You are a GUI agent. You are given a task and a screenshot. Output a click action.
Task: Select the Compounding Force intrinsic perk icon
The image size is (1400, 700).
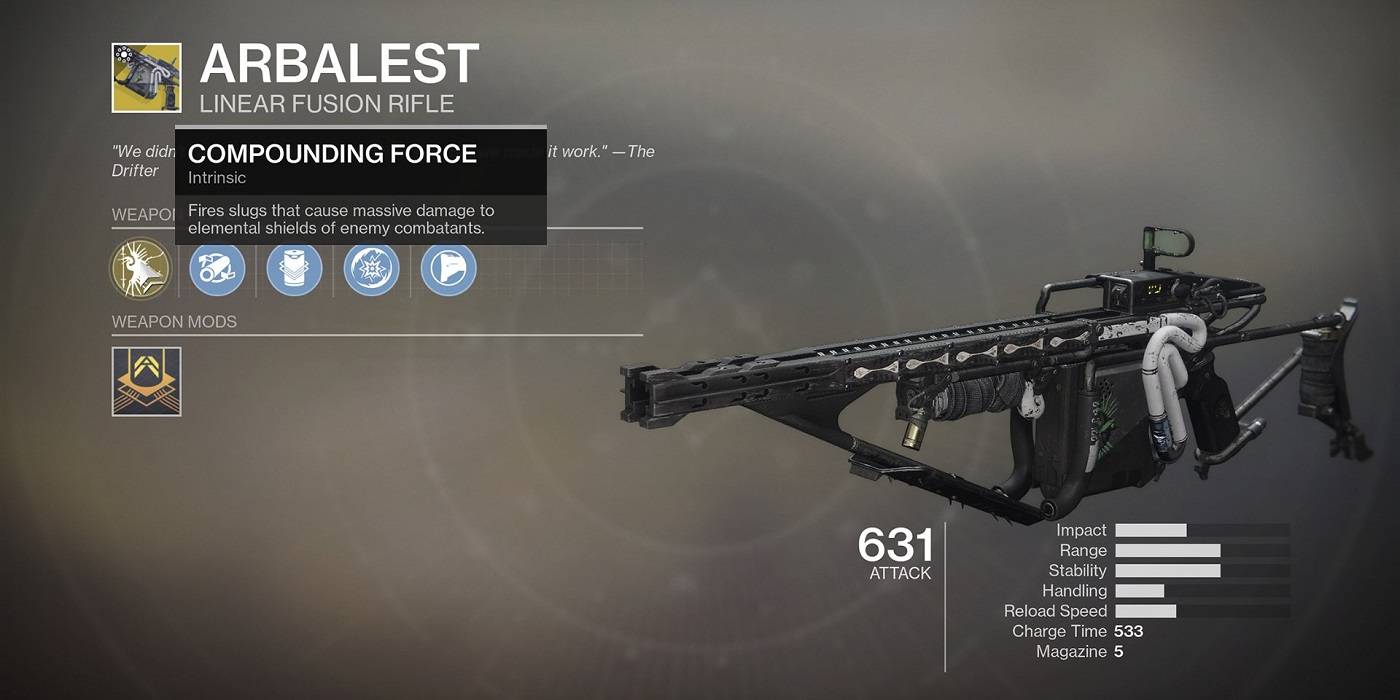pyautogui.click(x=139, y=270)
